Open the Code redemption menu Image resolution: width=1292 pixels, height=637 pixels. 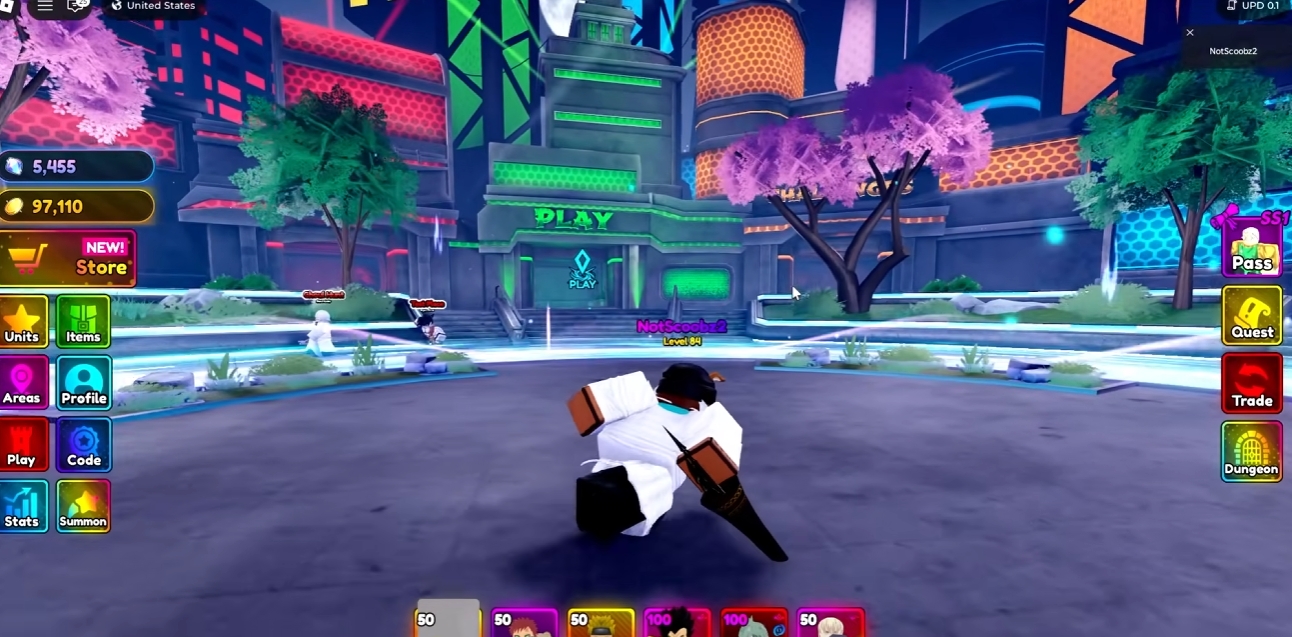tap(83, 446)
